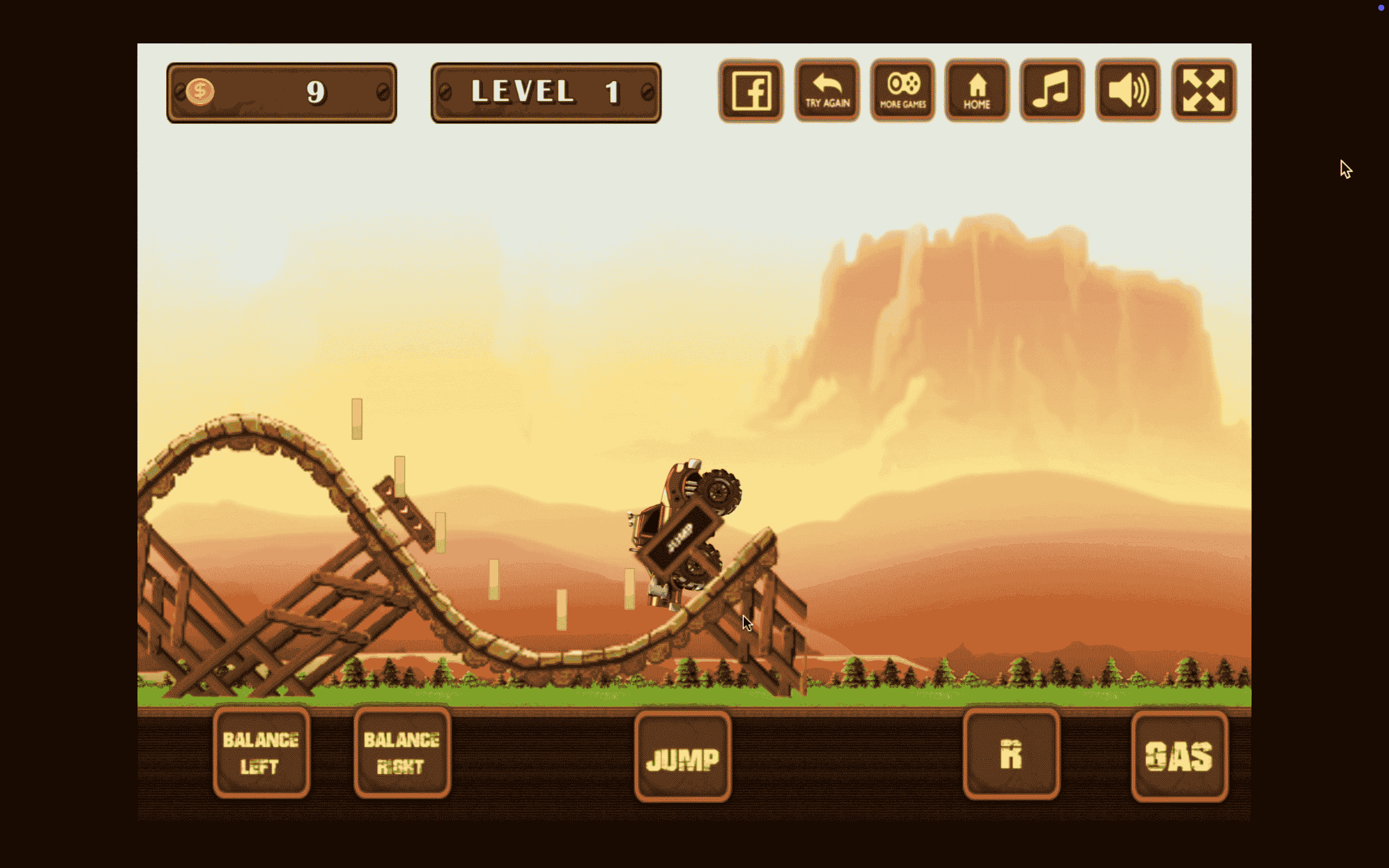Image resolution: width=1389 pixels, height=868 pixels.
Task: Step on the Gas button
Action: 1179,756
